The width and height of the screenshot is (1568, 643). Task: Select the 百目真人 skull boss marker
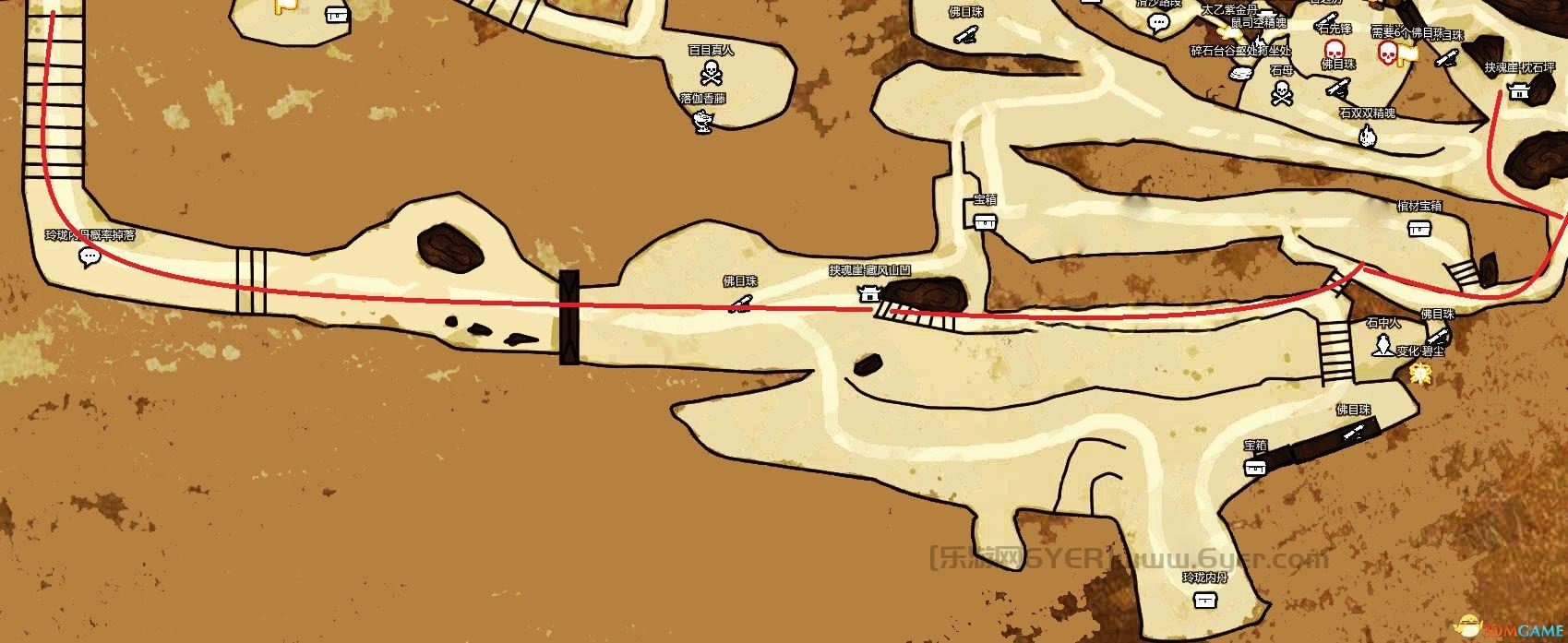(711, 71)
